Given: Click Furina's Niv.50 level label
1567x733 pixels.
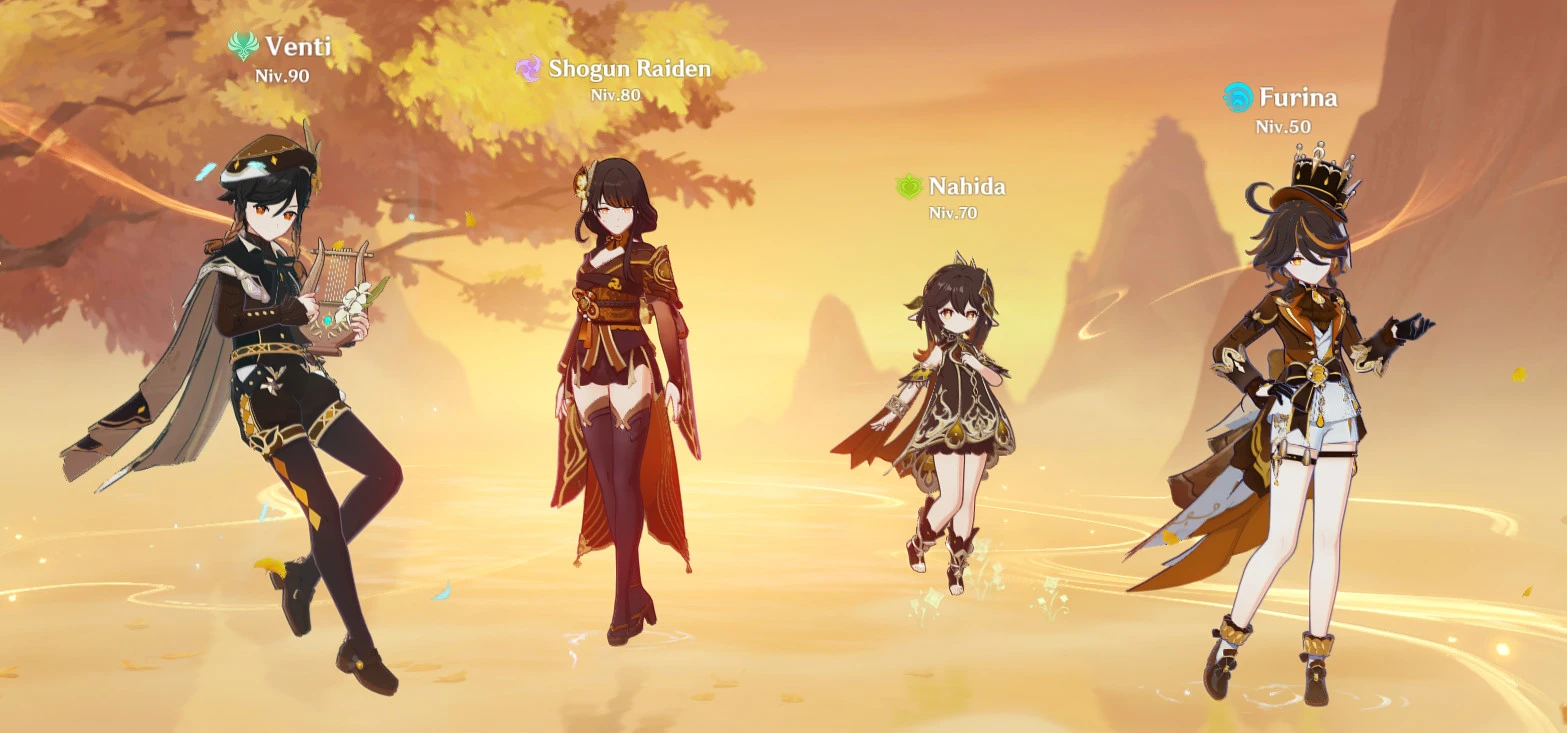Looking at the screenshot, I should click(1284, 126).
